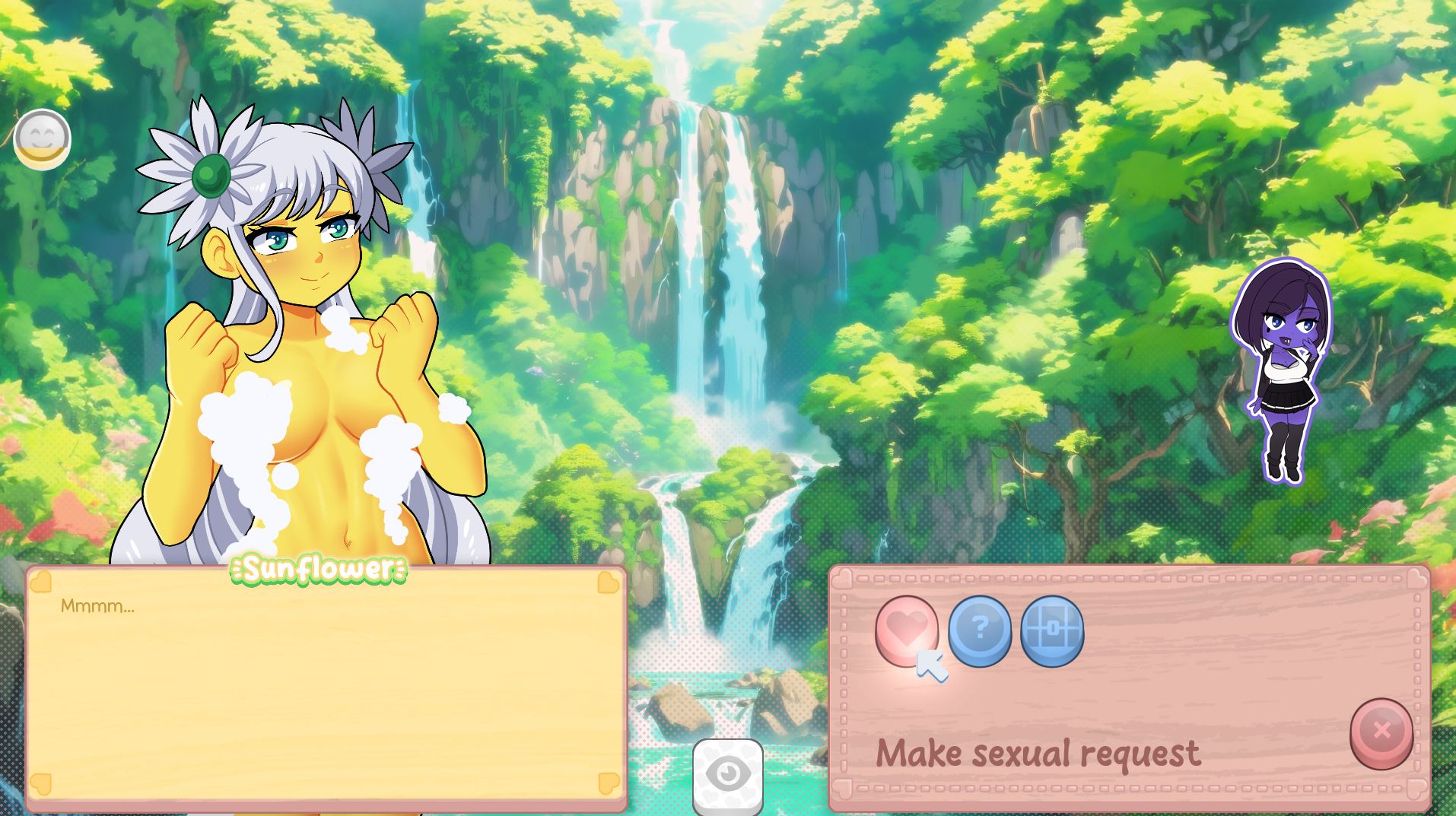Select the blue question mark button
1456x816 pixels.
[979, 630]
